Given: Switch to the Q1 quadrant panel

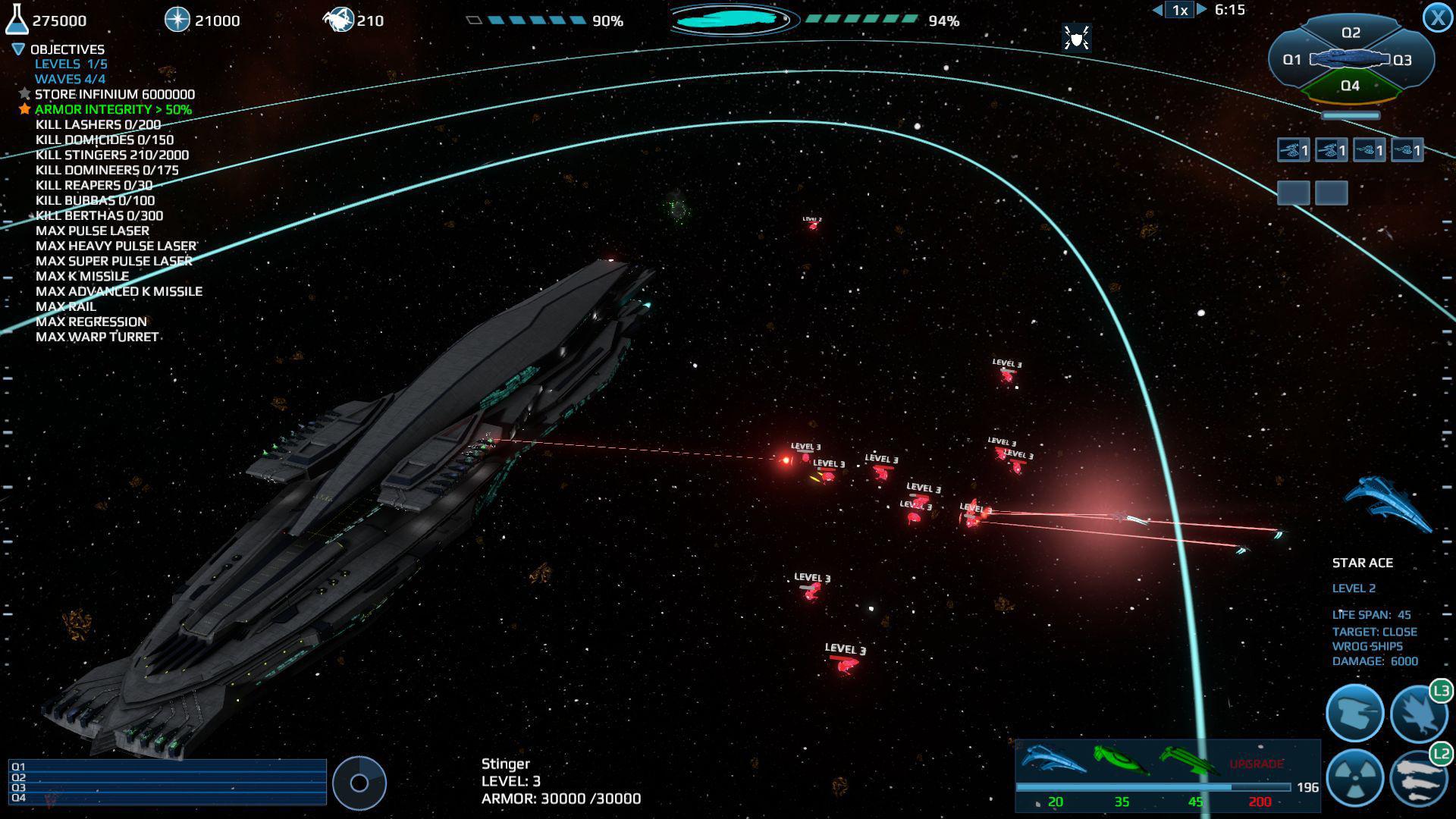Looking at the screenshot, I should [1292, 59].
